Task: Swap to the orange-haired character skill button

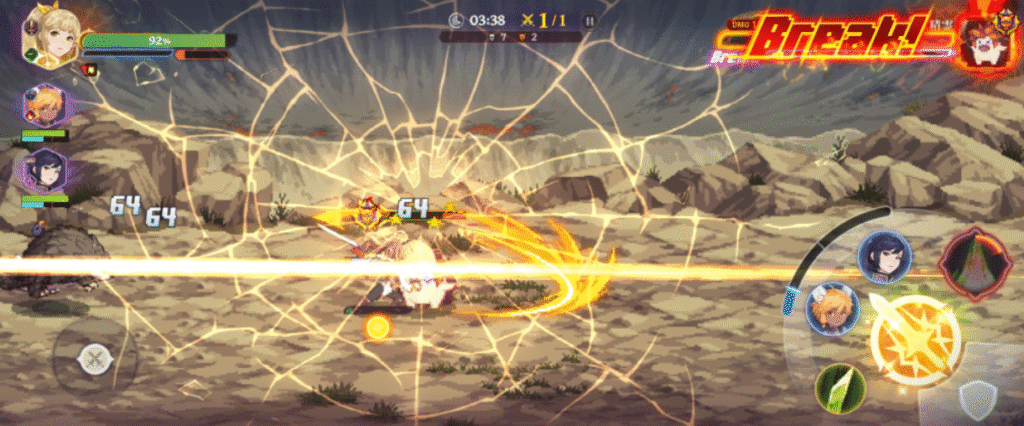Action: [x=832, y=309]
